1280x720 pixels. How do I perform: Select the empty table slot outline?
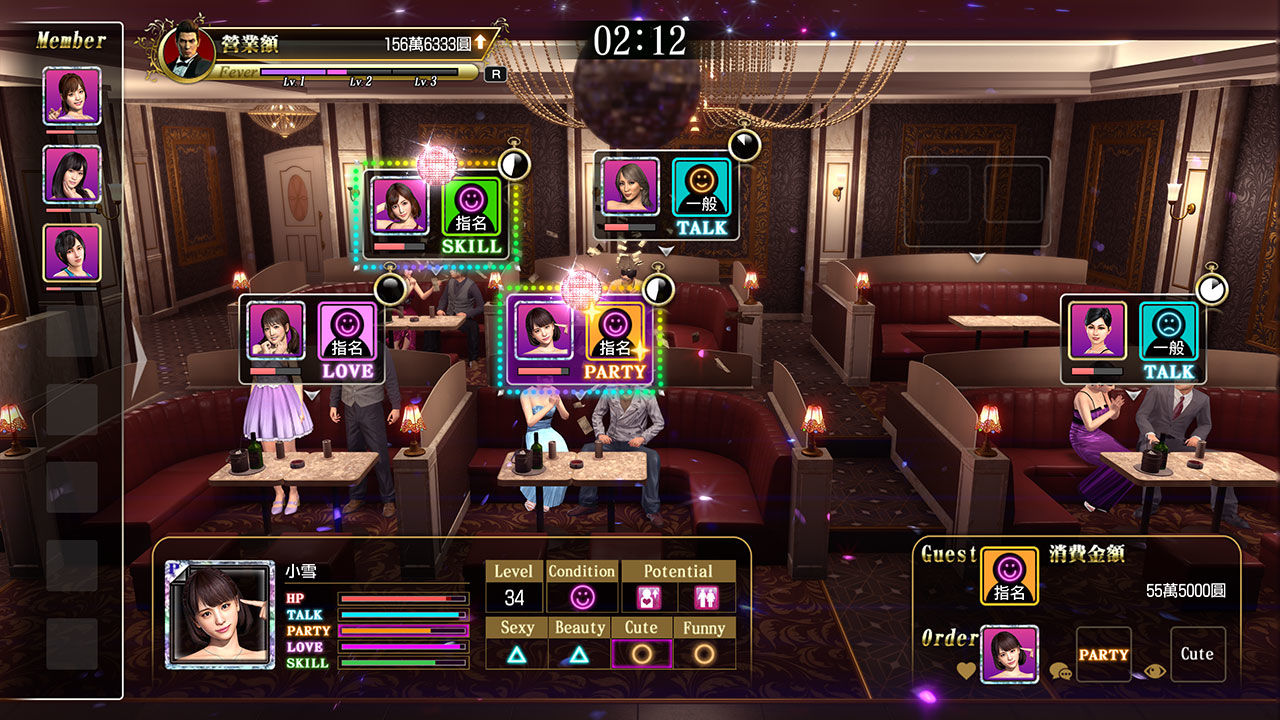977,202
